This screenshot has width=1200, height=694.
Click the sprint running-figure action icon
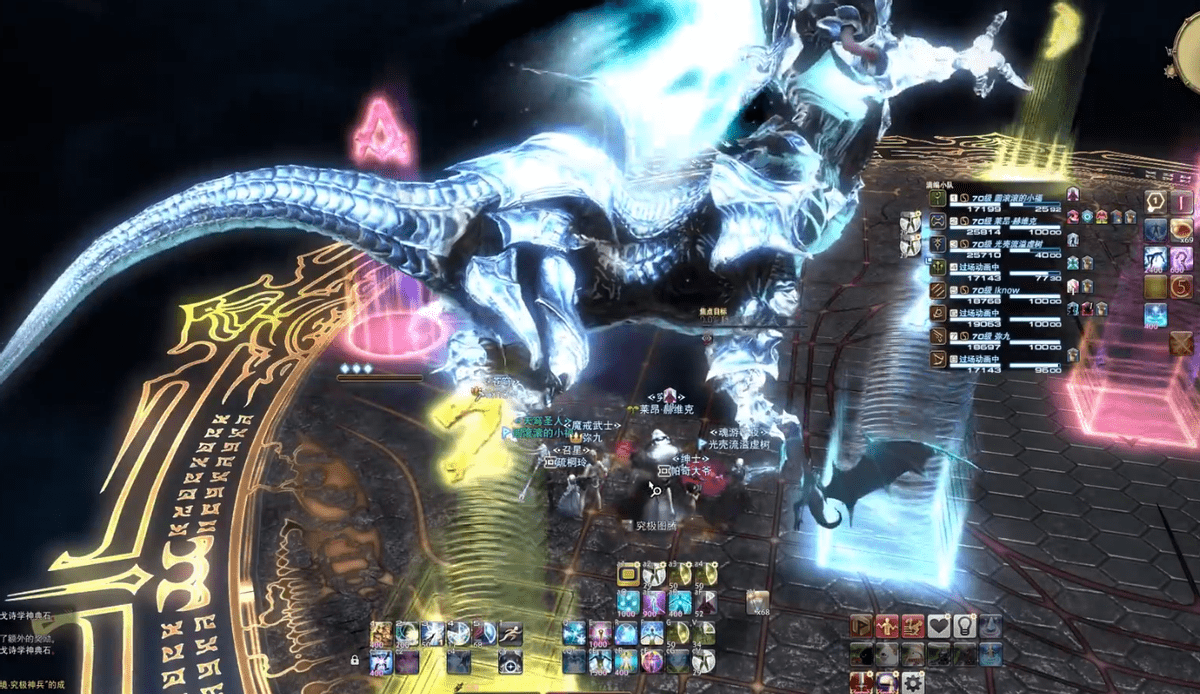click(x=509, y=633)
